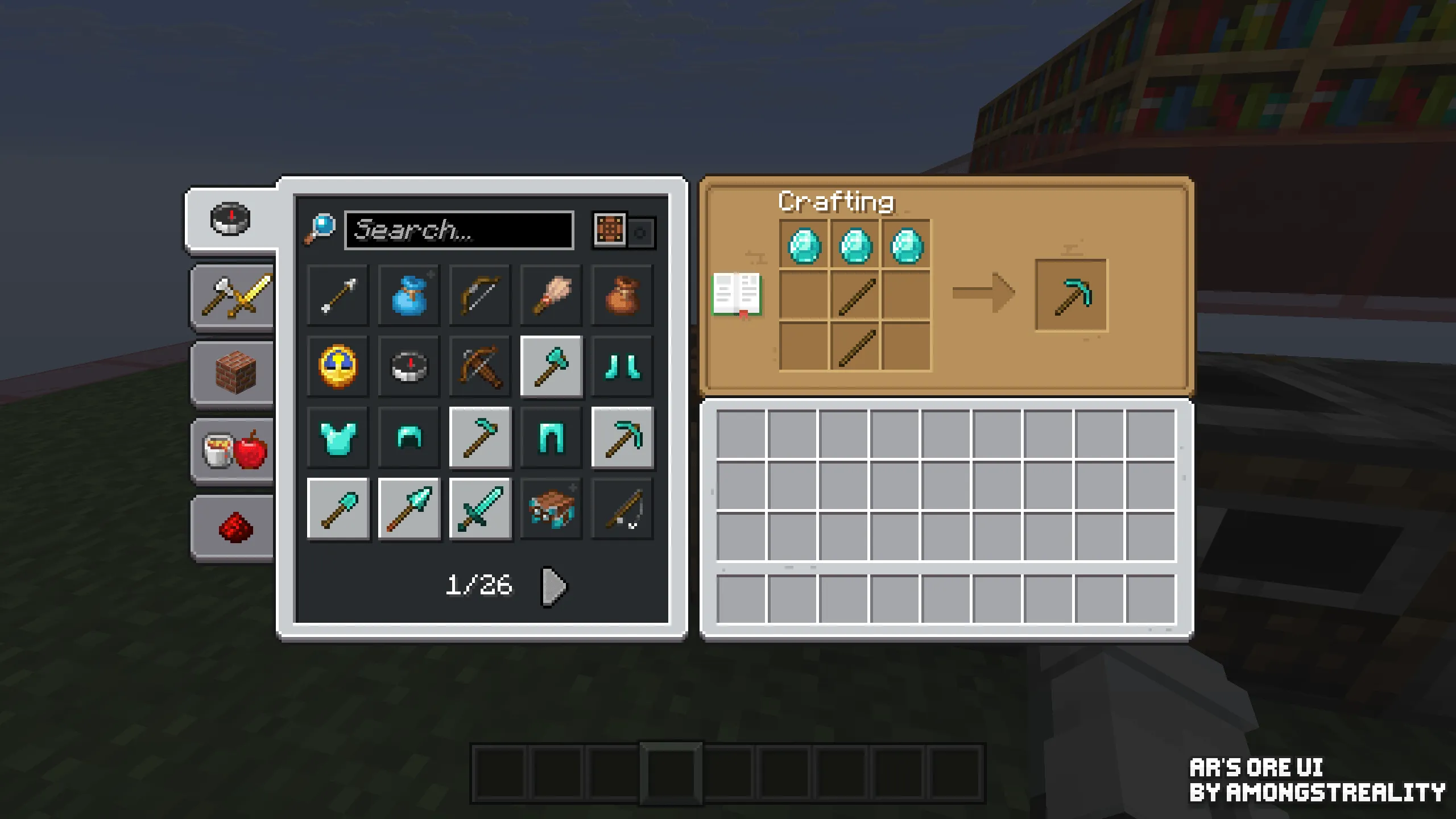Click the crossbow item
1456x819 pixels.
[x=480, y=366]
